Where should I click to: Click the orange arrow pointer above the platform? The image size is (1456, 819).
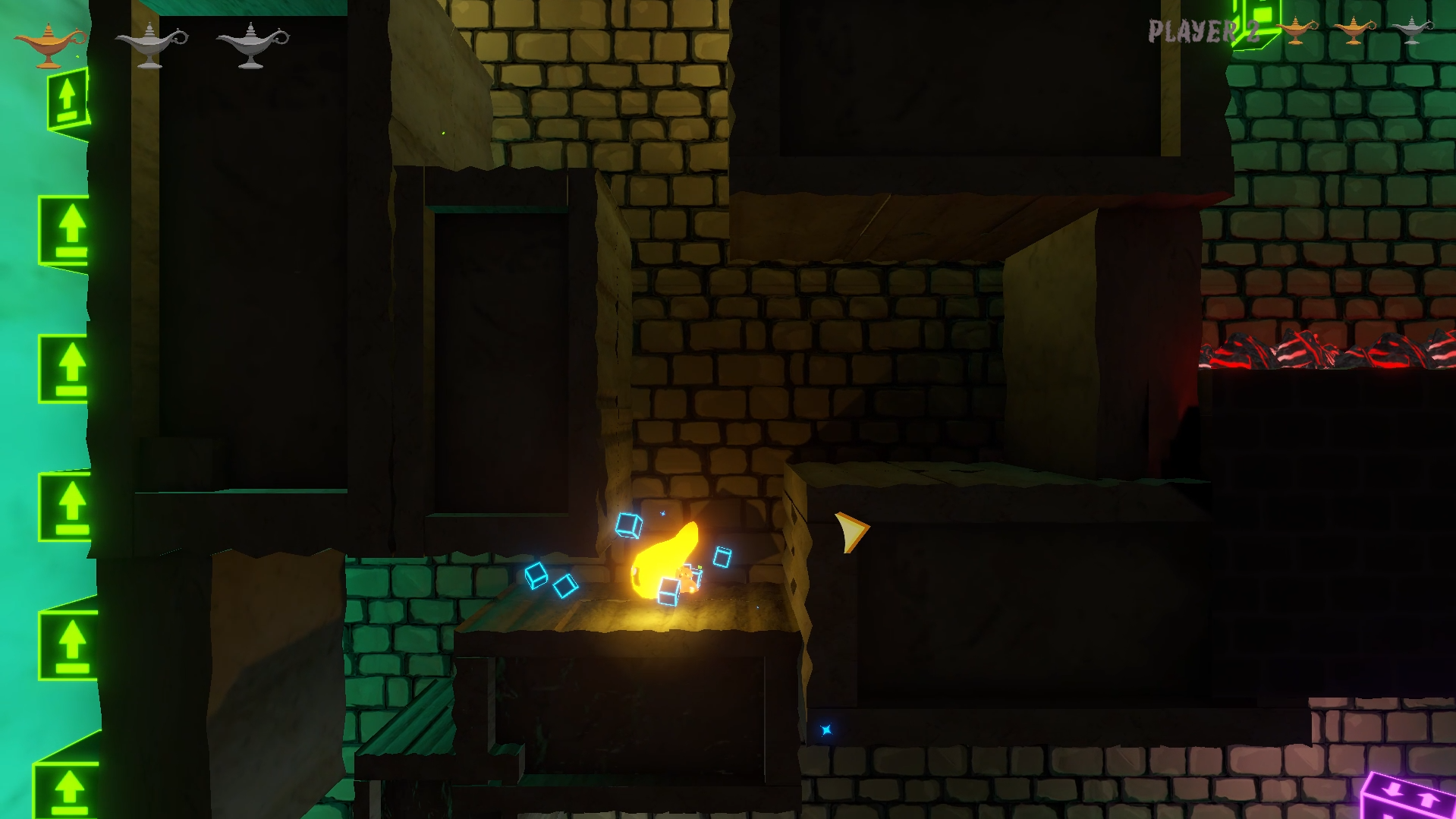tap(849, 534)
